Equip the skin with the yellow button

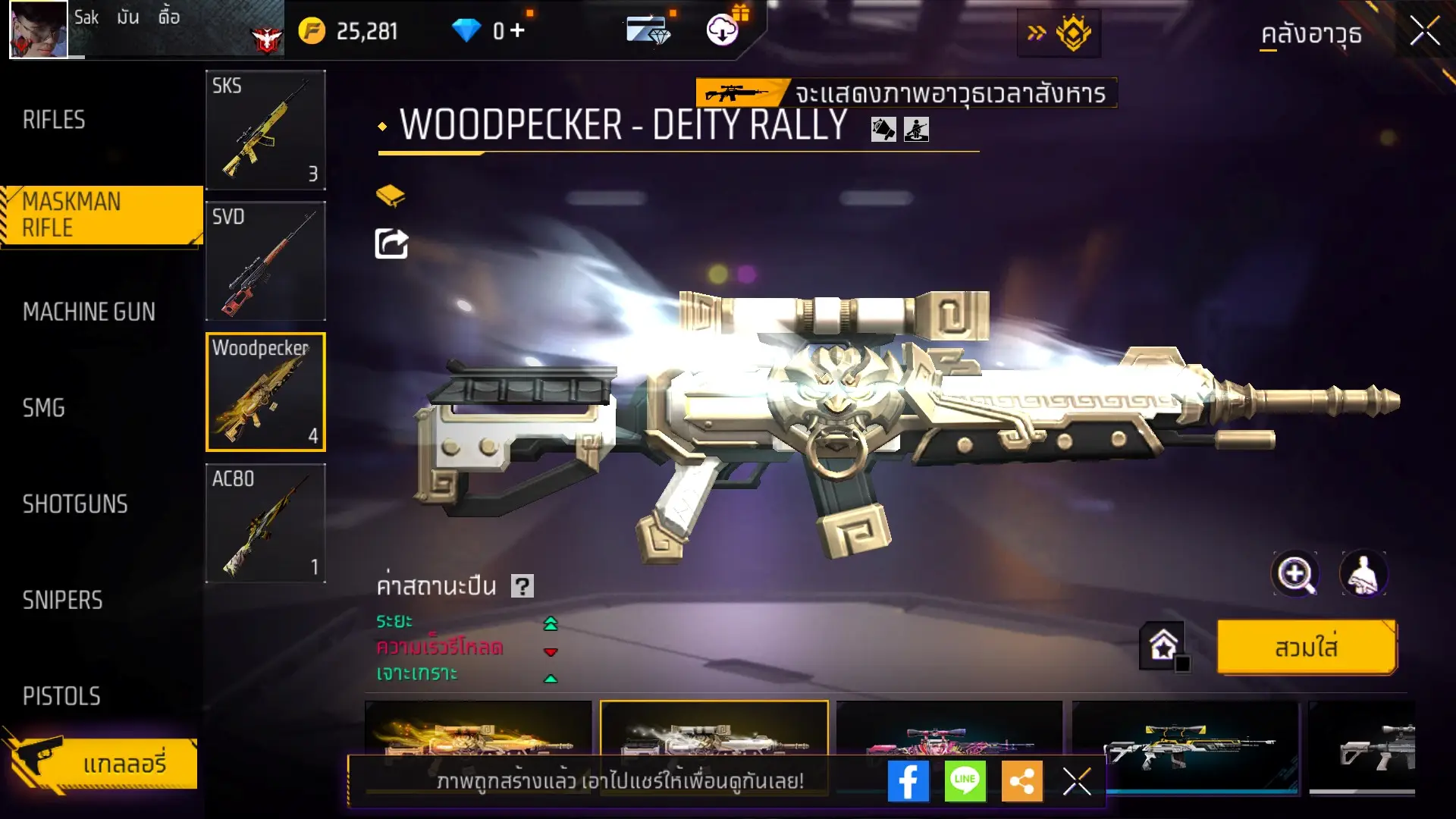tap(1306, 648)
